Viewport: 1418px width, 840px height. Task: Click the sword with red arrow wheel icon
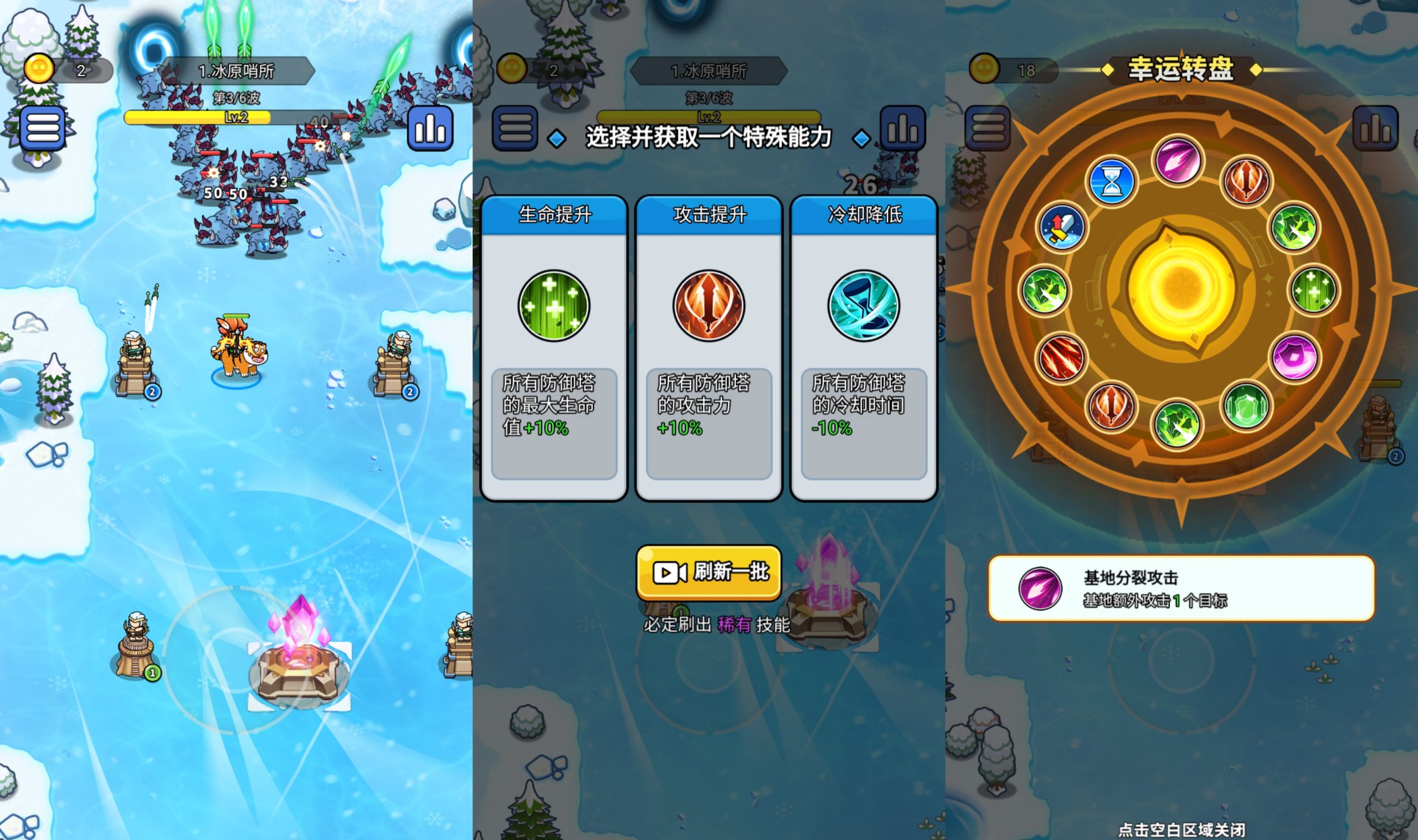(x=1062, y=228)
